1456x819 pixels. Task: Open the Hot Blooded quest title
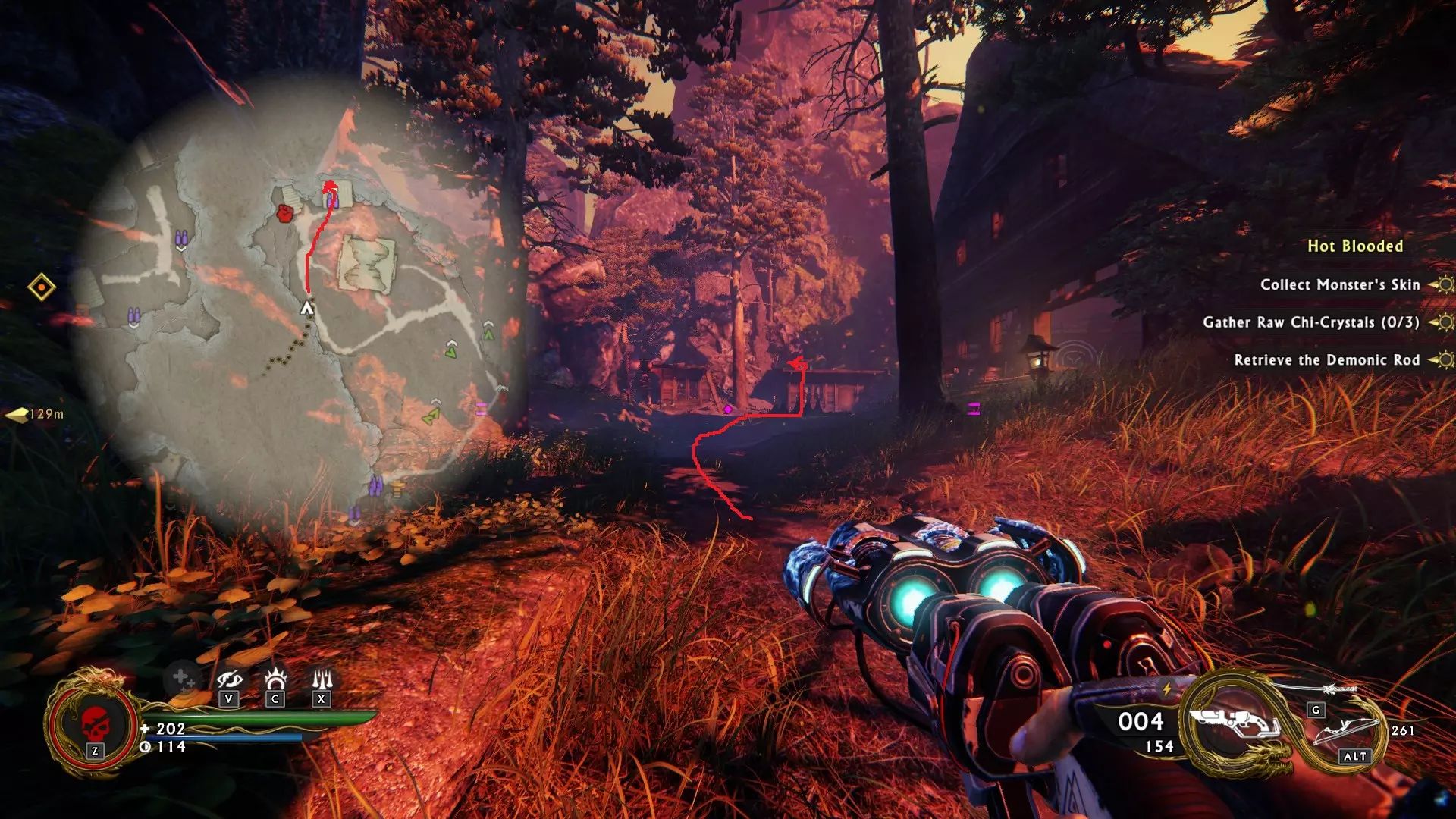tap(1355, 246)
